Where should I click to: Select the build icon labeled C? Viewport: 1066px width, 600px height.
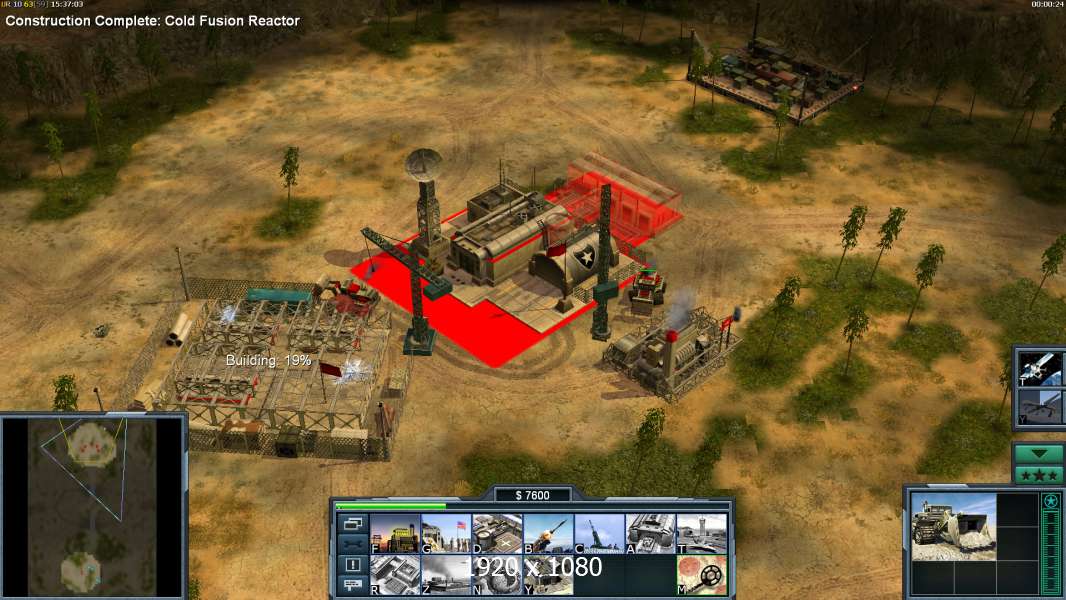tap(599, 533)
